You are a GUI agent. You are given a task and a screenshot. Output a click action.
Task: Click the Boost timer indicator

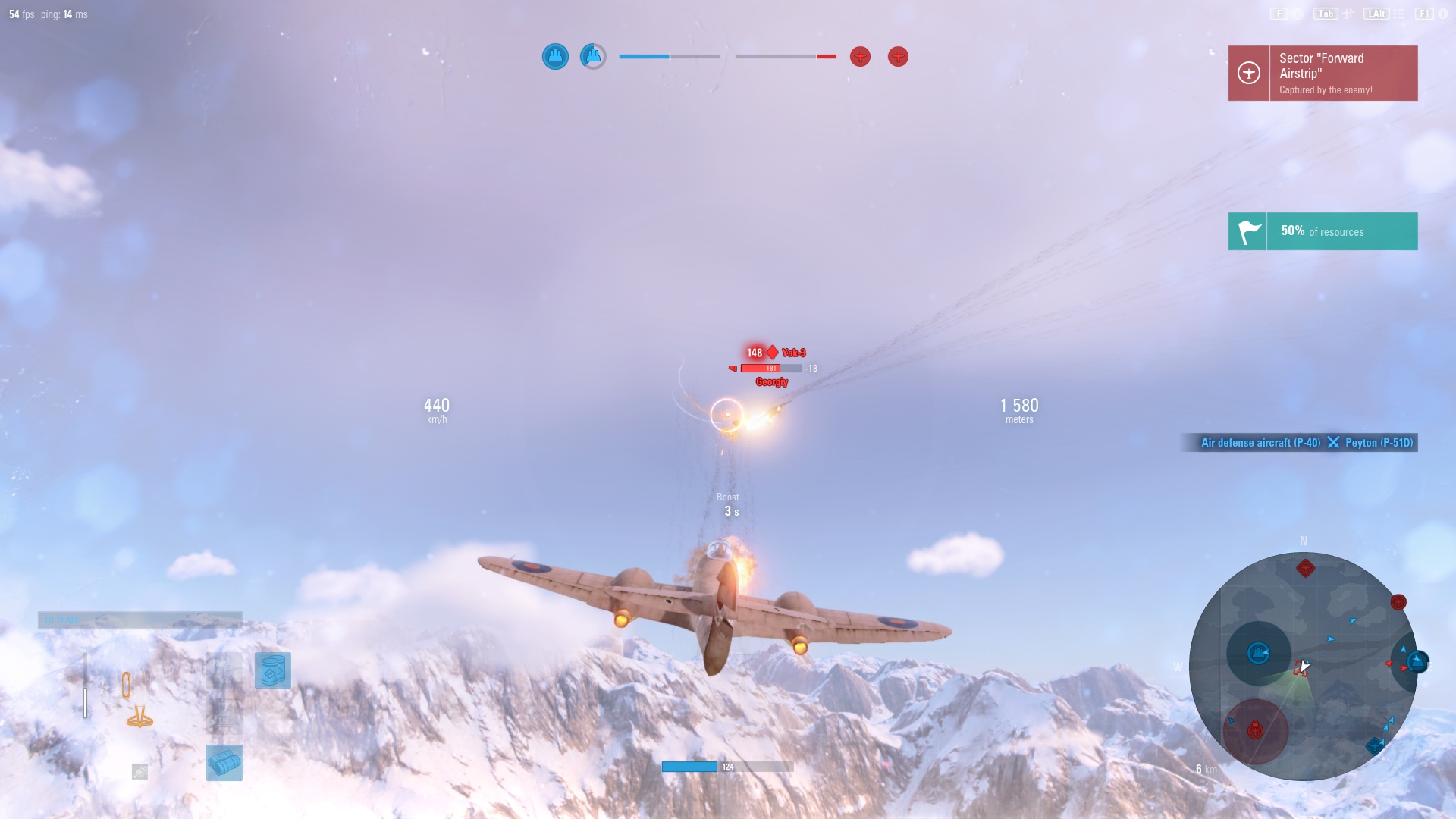[x=728, y=504]
